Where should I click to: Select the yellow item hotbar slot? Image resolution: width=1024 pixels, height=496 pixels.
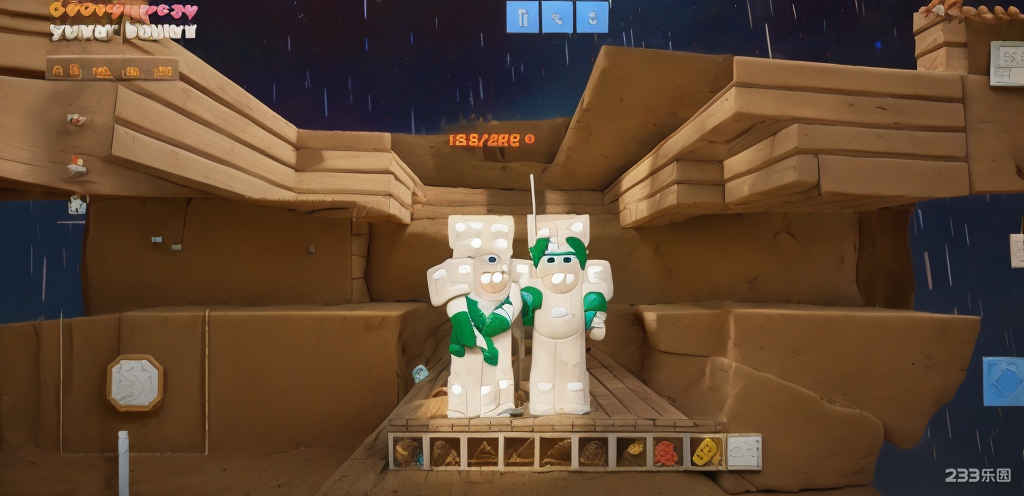(x=705, y=452)
